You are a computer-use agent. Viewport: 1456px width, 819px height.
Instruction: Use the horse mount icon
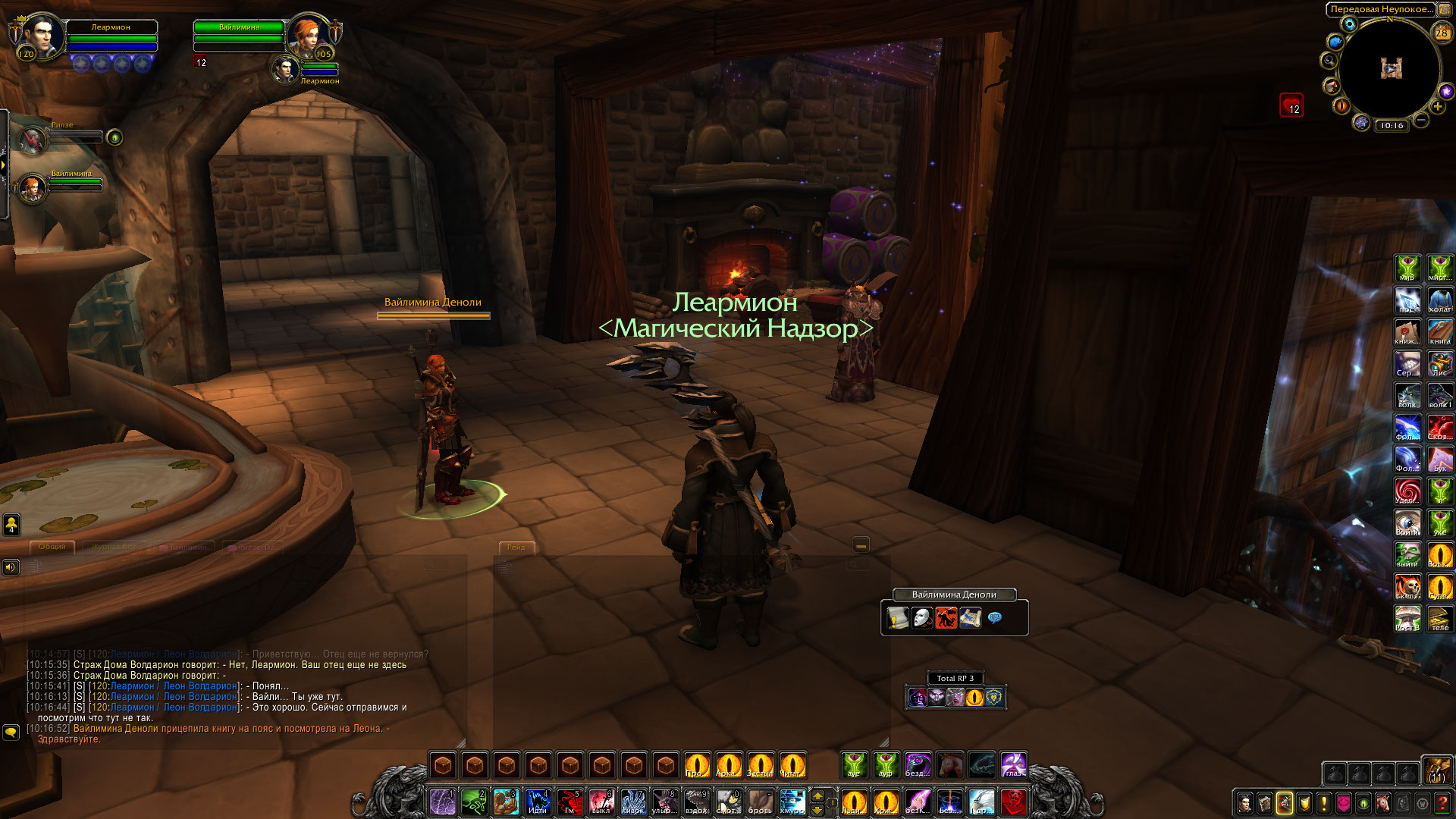(949, 764)
